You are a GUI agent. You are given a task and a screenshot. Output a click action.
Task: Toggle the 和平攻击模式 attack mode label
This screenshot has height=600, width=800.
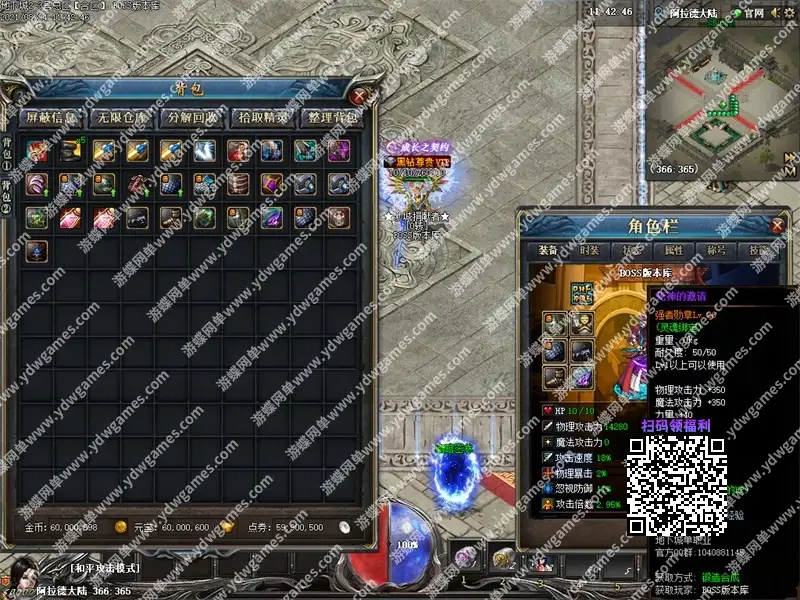click(104, 568)
